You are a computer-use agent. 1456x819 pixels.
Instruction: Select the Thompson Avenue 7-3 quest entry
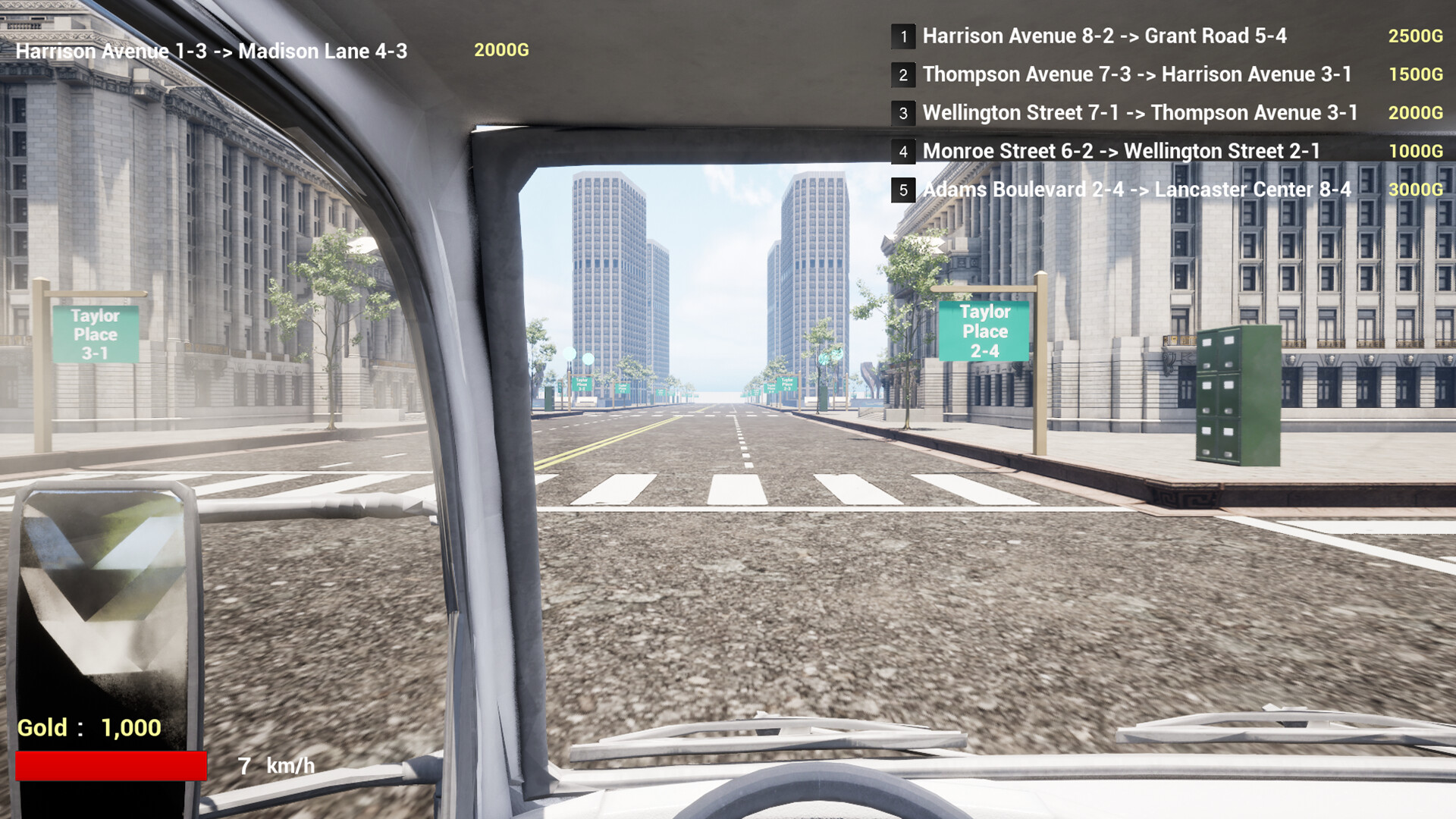tap(1137, 74)
